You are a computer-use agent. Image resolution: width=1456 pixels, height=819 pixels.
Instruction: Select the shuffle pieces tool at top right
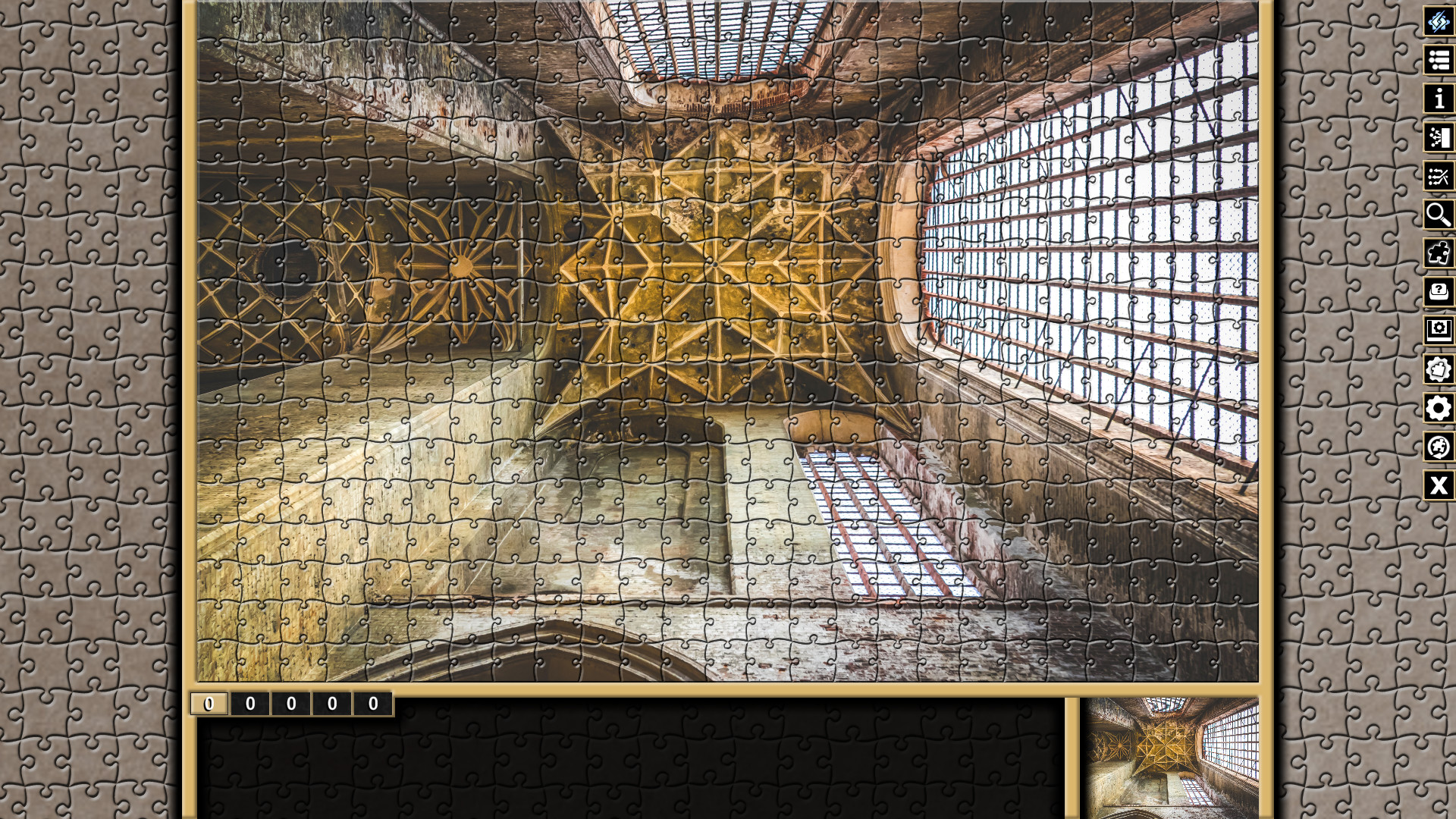1439,21
